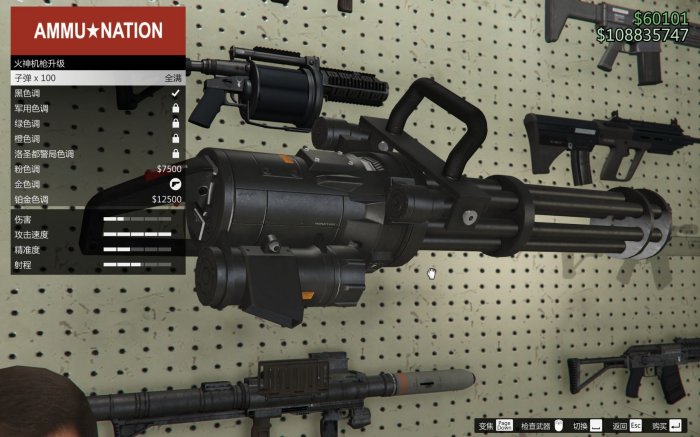Pick the locked 绿色调 green tint
The width and height of the screenshot is (700, 437).
(x=97, y=123)
